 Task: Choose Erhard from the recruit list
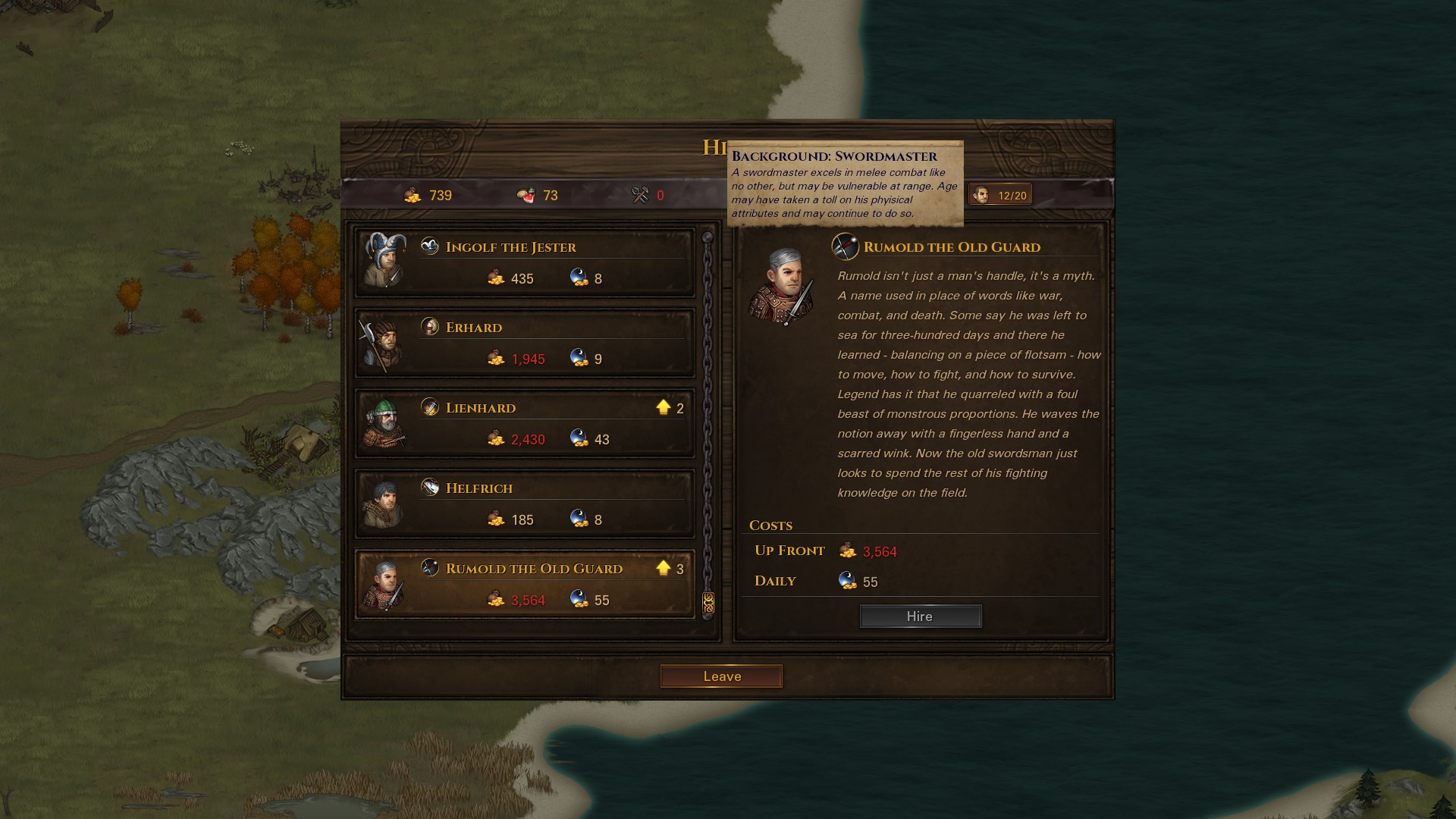point(525,343)
